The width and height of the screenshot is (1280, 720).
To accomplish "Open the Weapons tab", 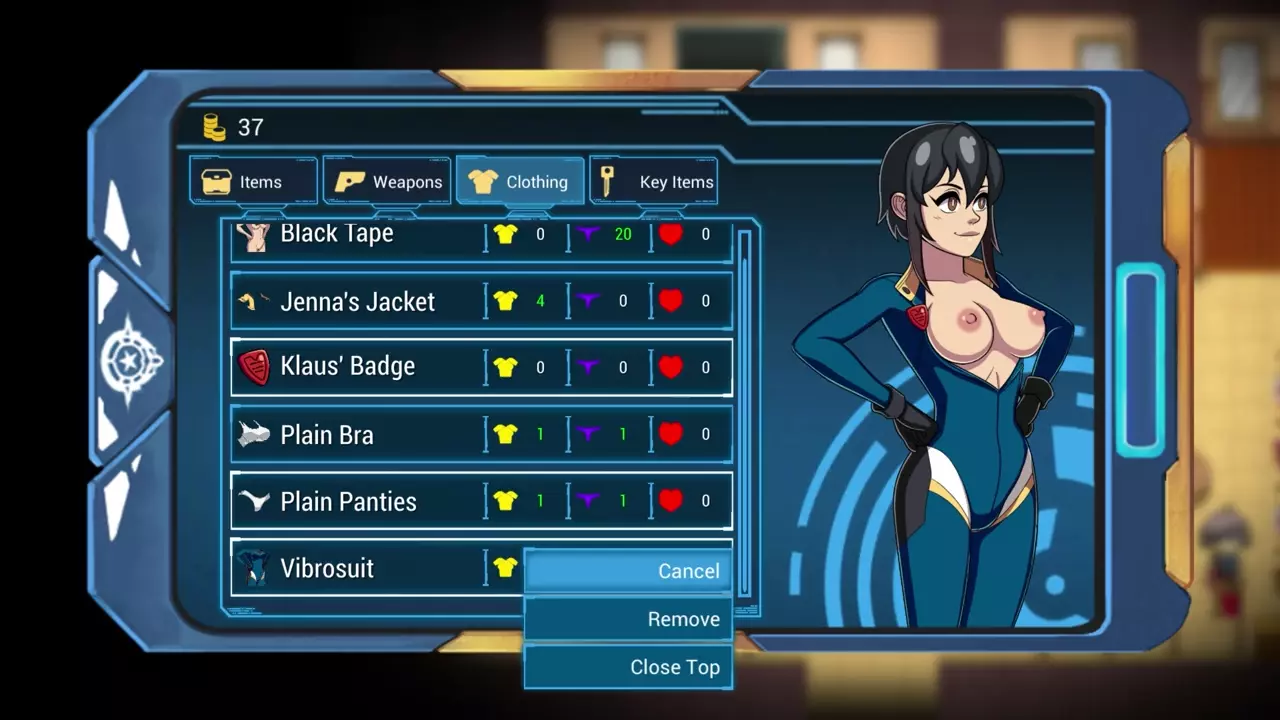I will pyautogui.click(x=387, y=182).
